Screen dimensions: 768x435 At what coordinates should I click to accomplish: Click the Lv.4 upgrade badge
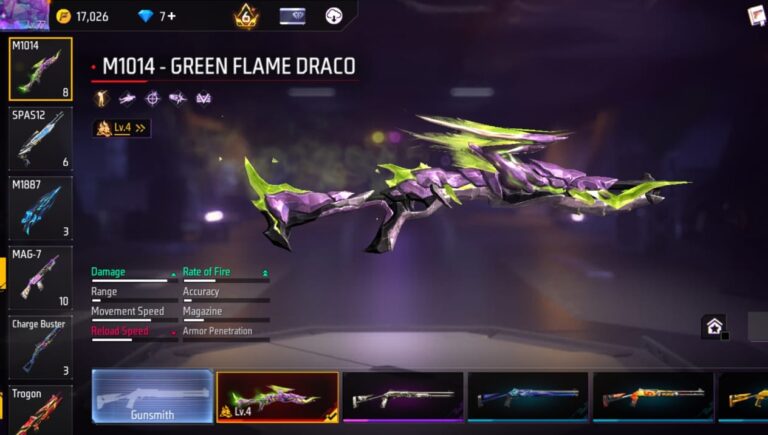click(x=122, y=128)
